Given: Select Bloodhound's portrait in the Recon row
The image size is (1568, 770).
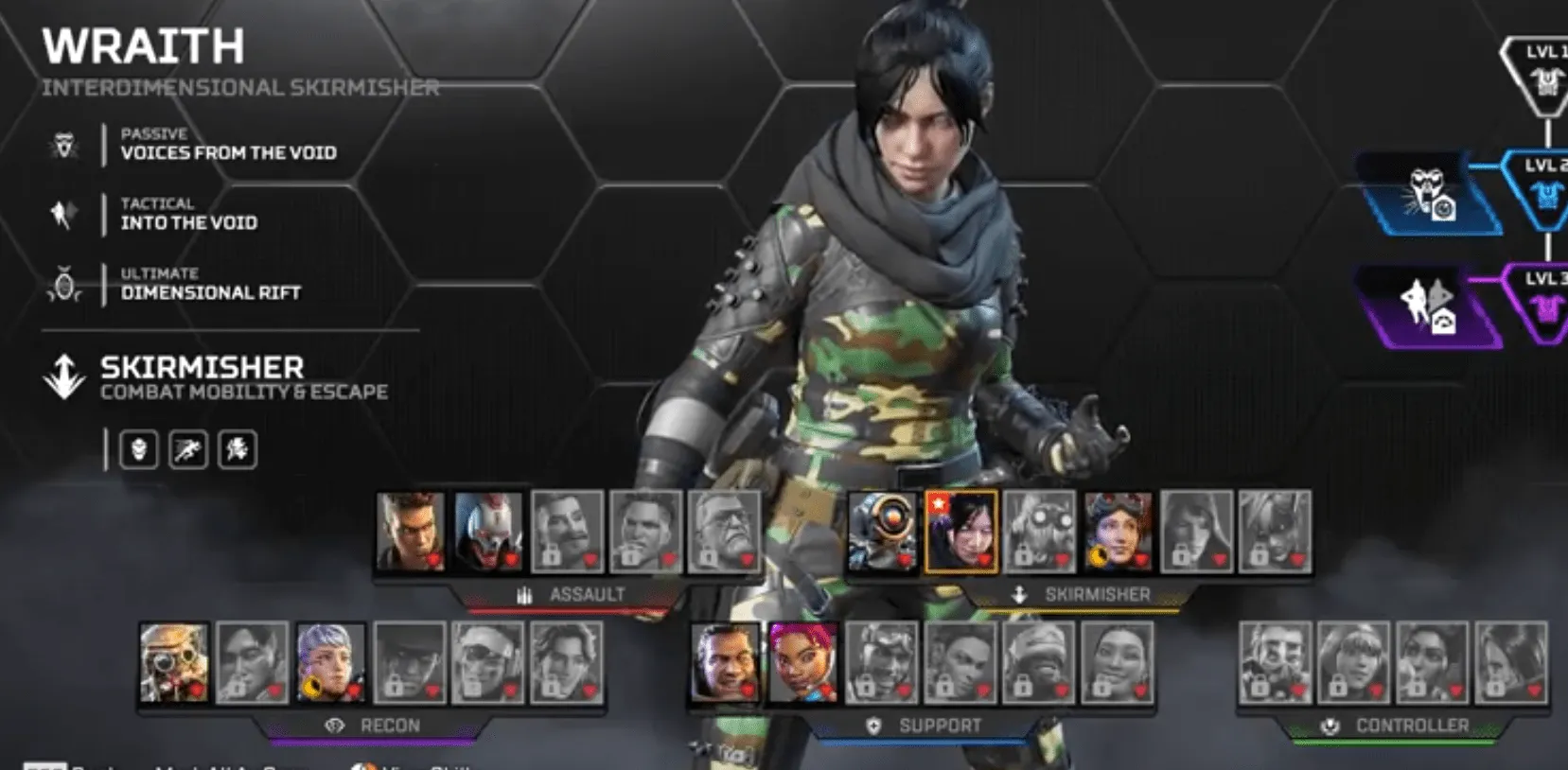Looking at the screenshot, I should tap(173, 664).
